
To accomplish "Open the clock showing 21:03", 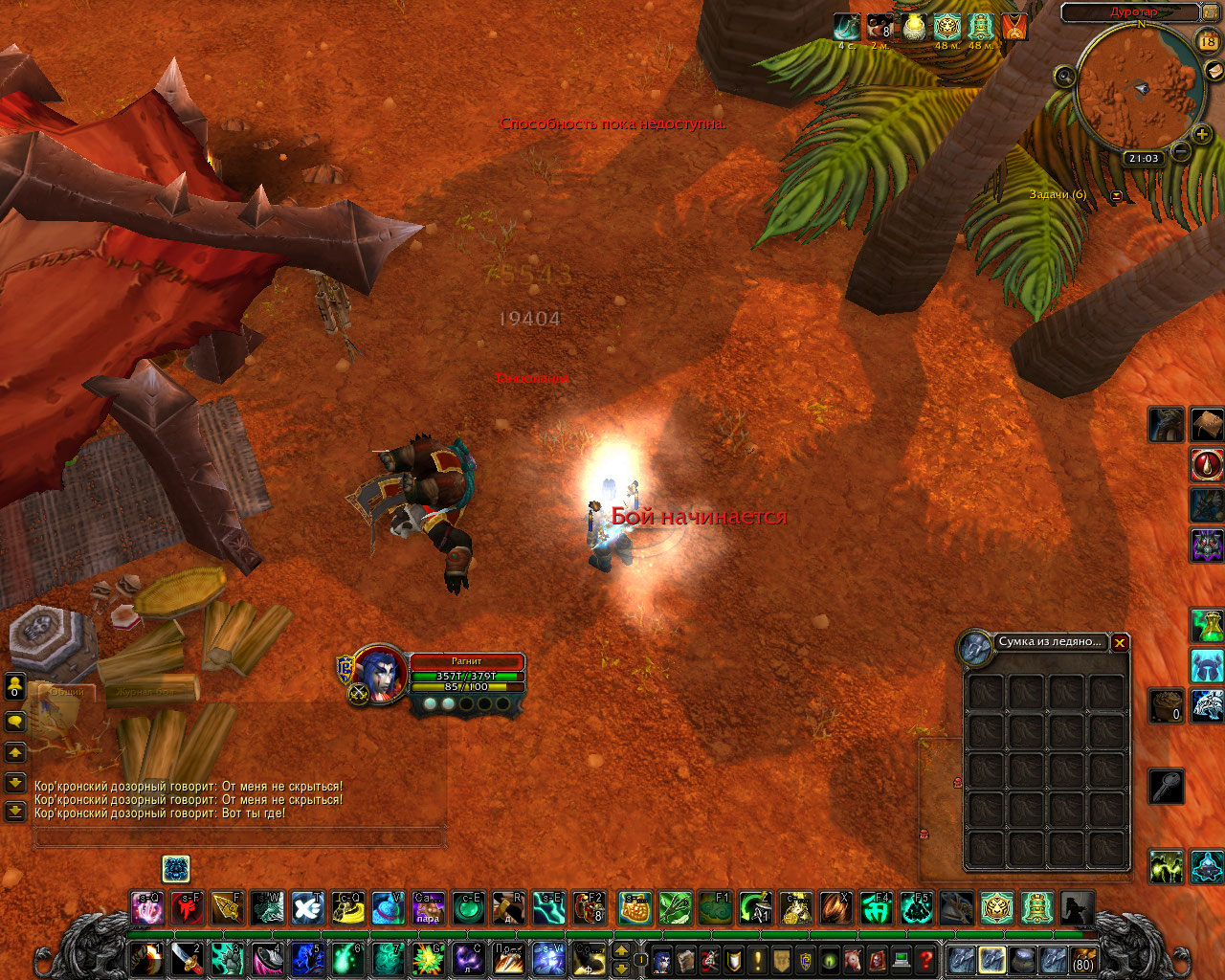I will pyautogui.click(x=1143, y=159).
